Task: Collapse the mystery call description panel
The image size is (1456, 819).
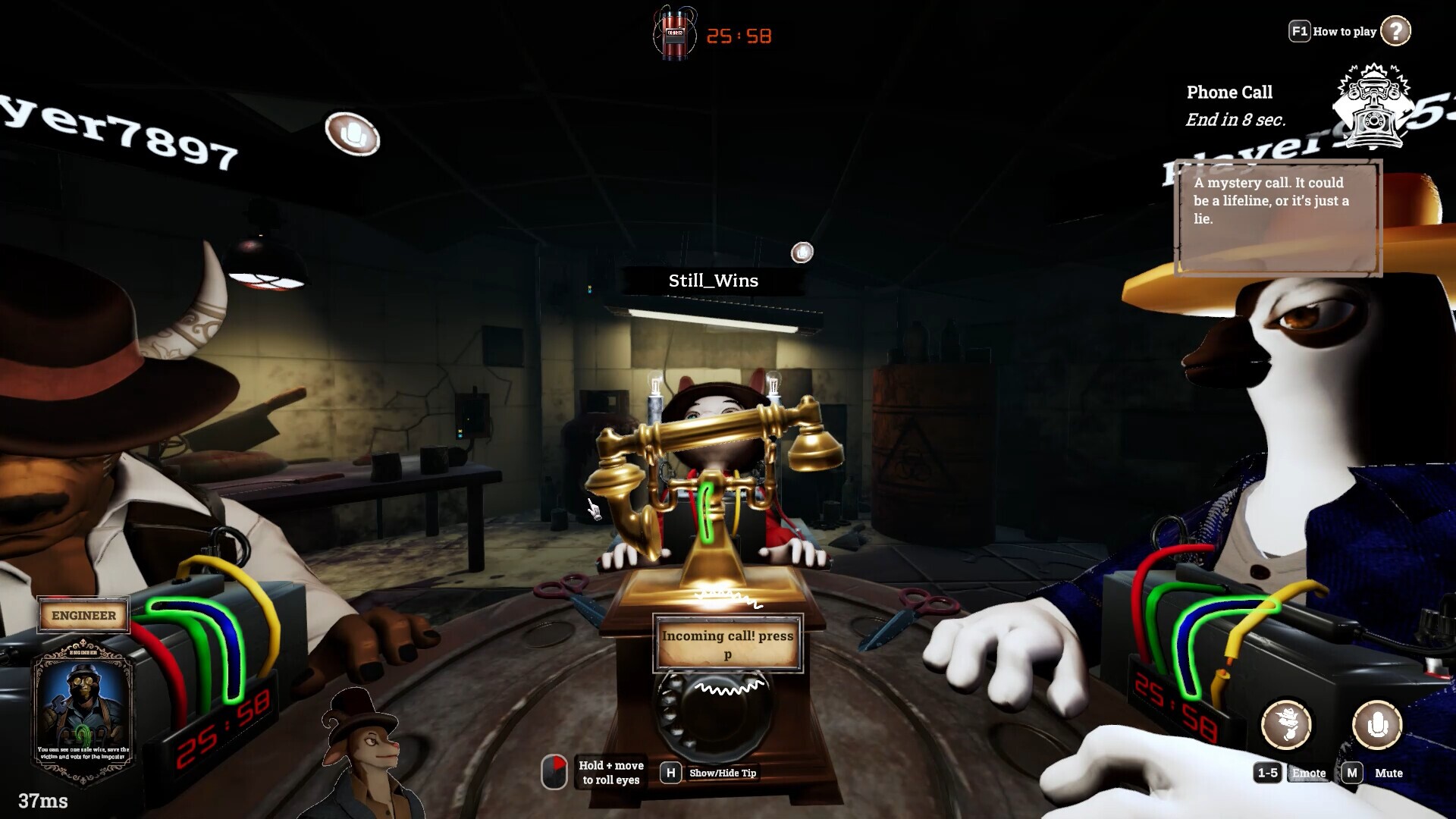Action: (x=1280, y=217)
